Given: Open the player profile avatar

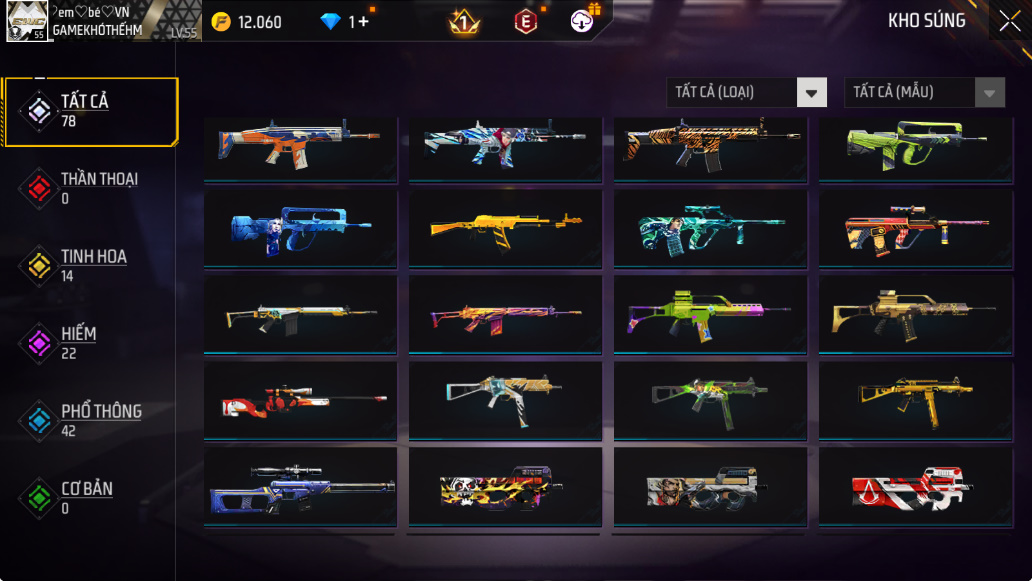Looking at the screenshot, I should pos(26,21).
